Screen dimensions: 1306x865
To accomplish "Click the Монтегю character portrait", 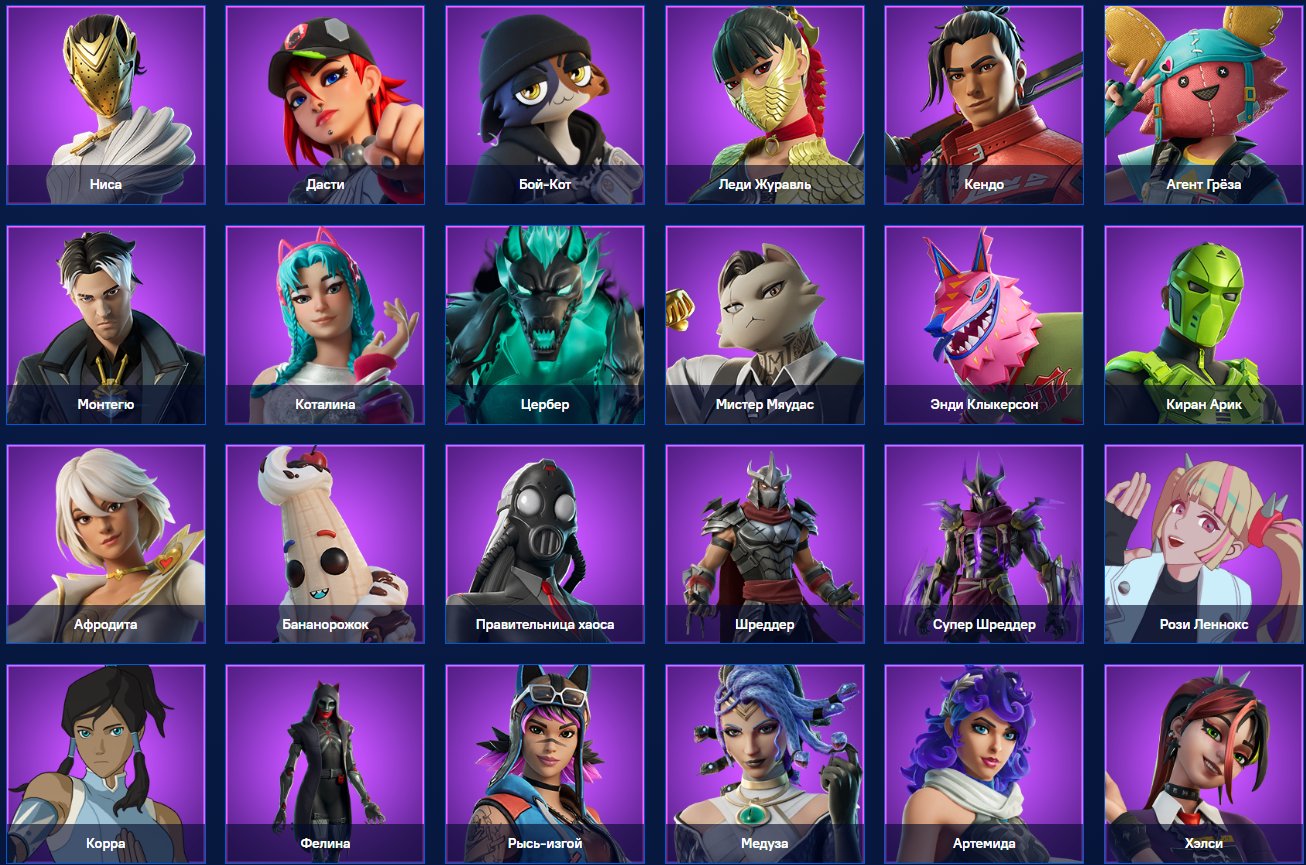I will tap(106, 323).
